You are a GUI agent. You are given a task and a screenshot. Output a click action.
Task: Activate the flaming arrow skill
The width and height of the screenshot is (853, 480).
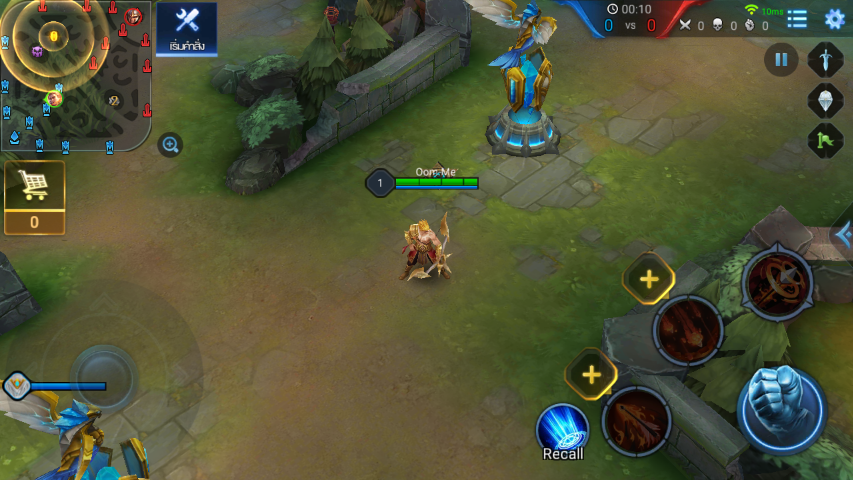pos(636,419)
